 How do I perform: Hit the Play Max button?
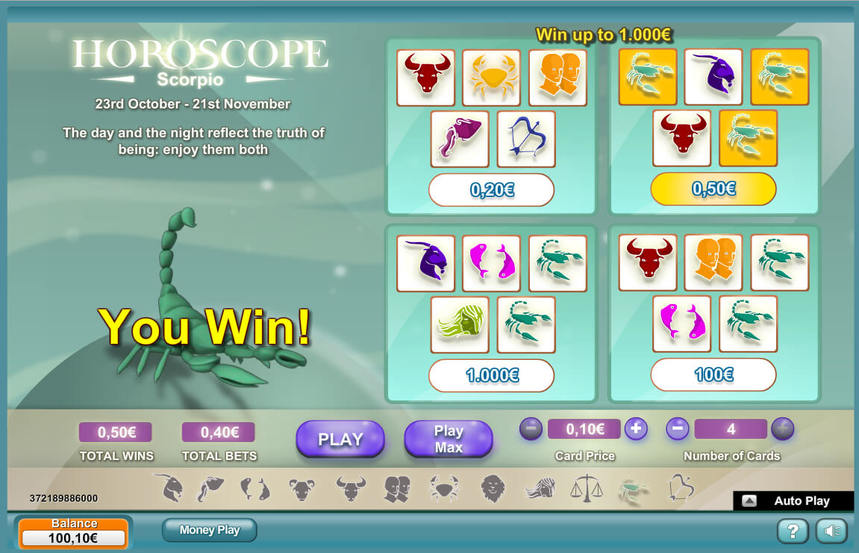[x=448, y=438]
